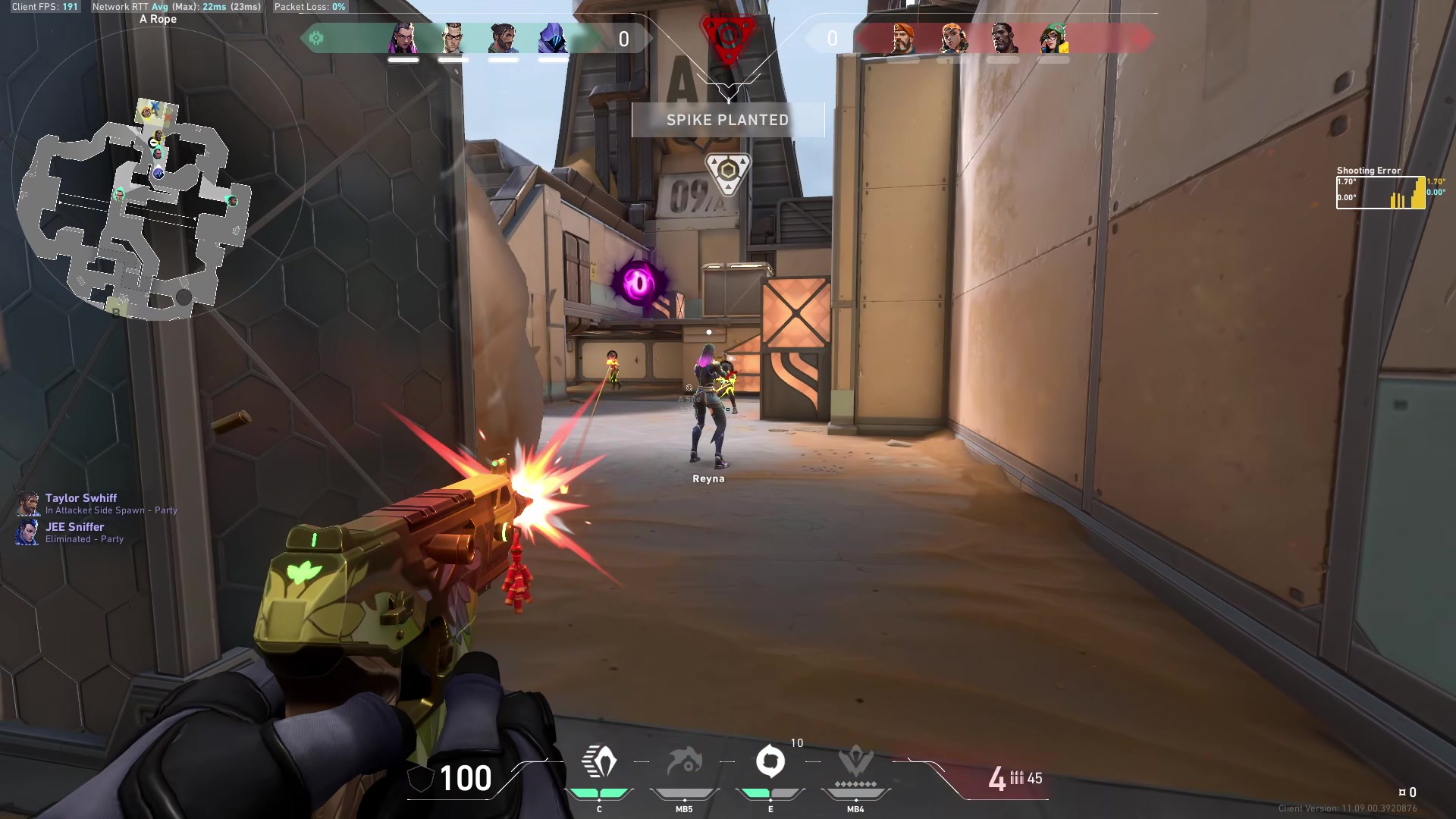Click the Shooting Error graph

[1380, 193]
